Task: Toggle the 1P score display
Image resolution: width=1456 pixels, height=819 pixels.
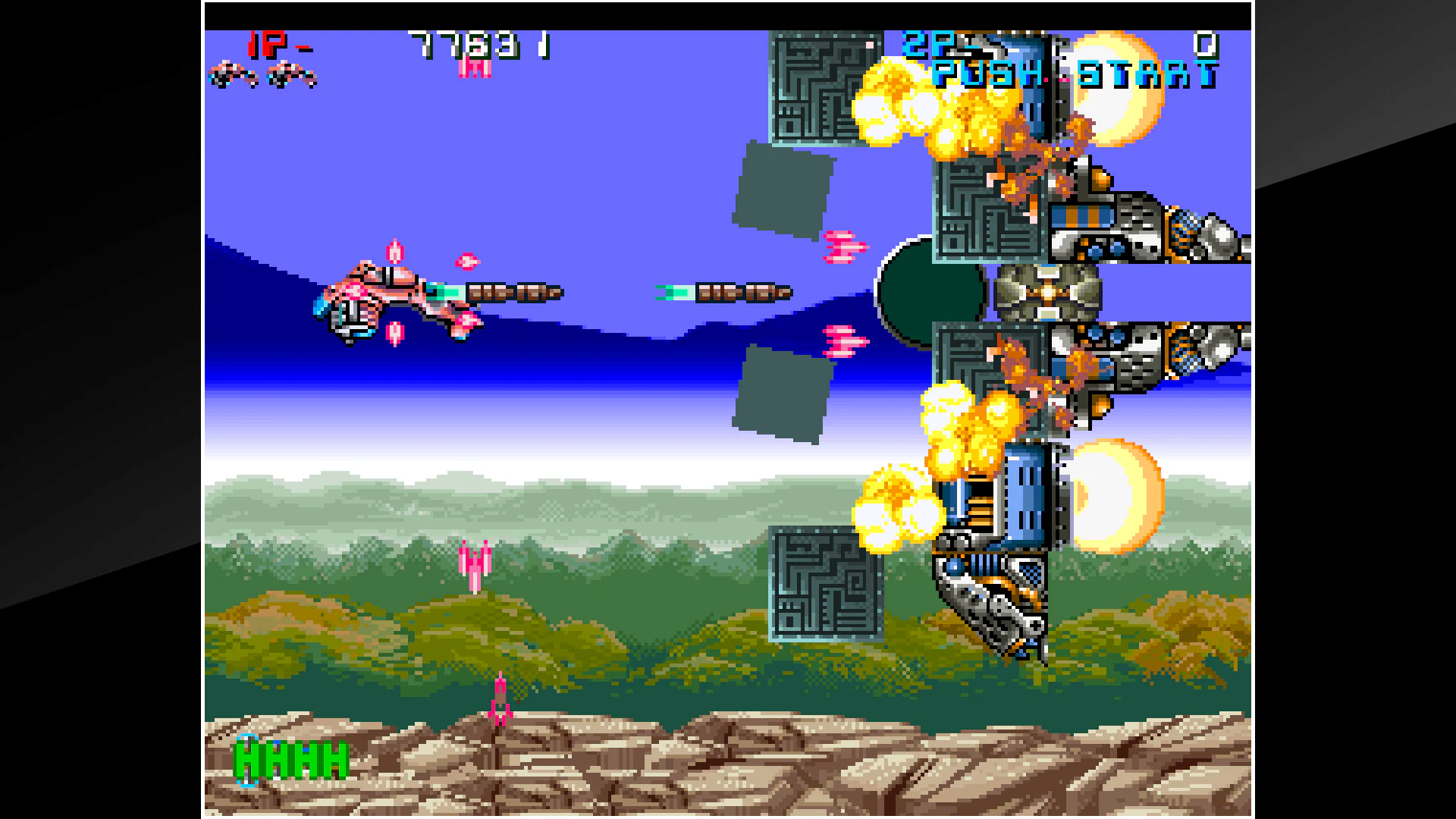Action: tap(478, 45)
